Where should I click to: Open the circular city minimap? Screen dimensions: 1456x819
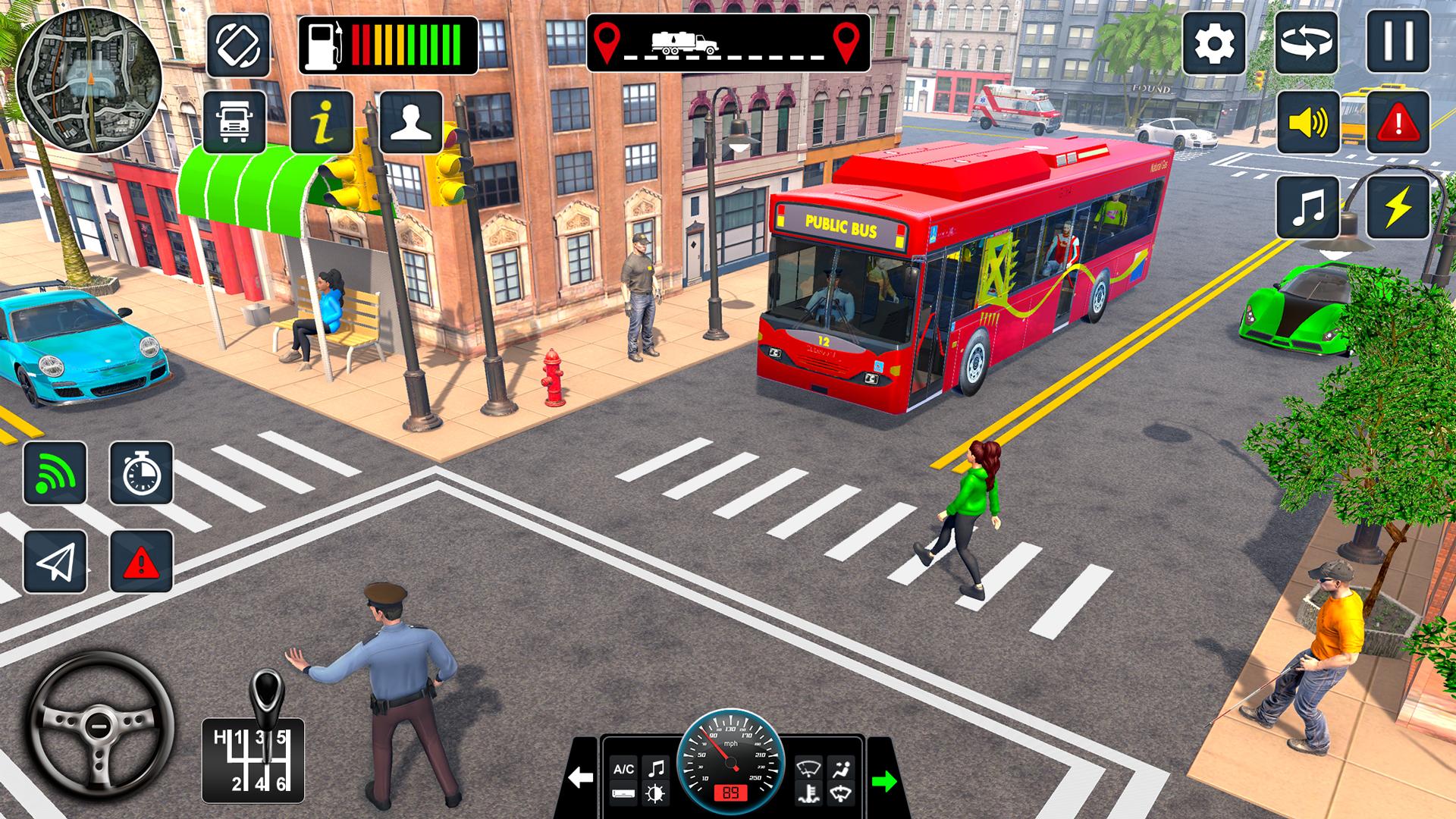(x=88, y=80)
